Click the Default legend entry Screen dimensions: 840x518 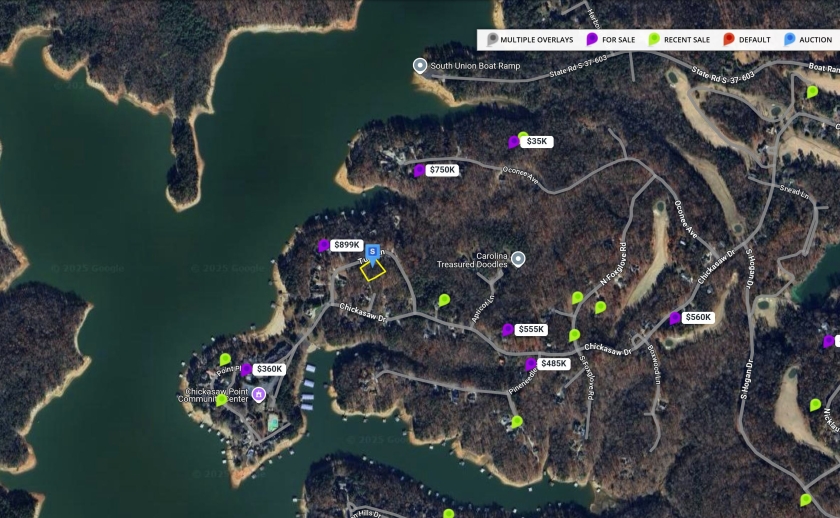point(747,40)
